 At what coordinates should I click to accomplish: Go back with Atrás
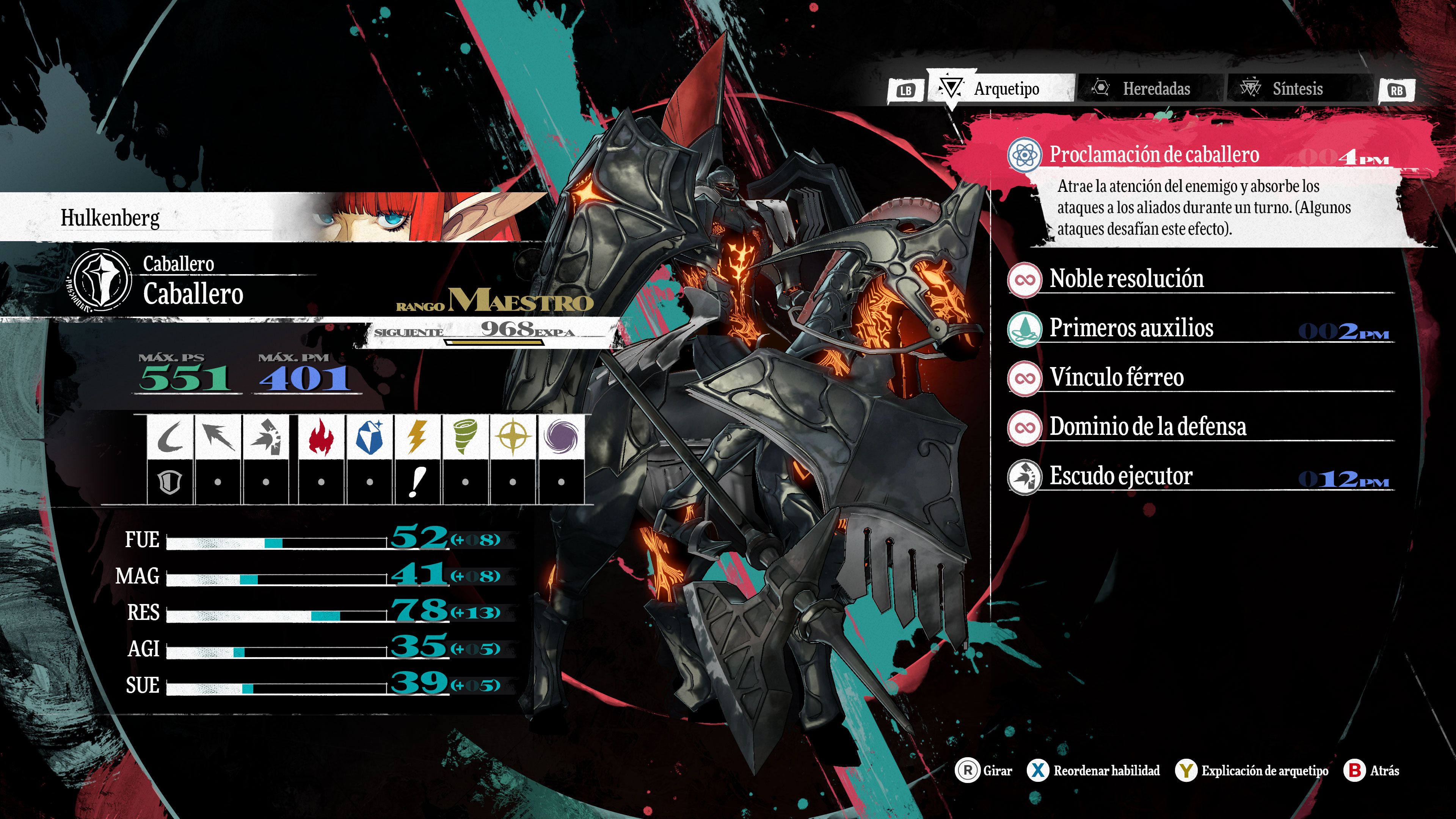[1371, 770]
